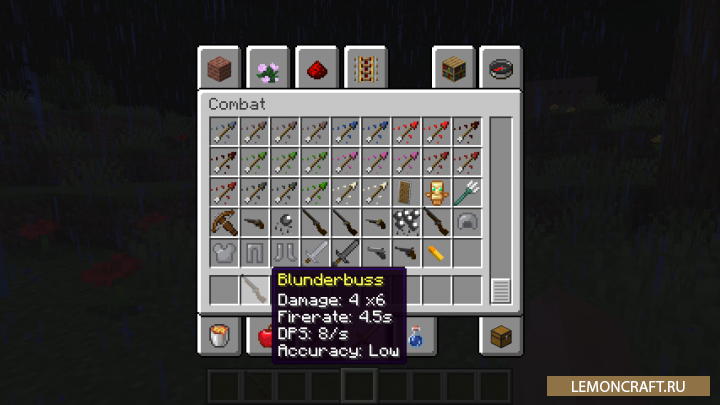Switch to the Building Blocks brick tab
This screenshot has width=720, height=405.
point(219,69)
